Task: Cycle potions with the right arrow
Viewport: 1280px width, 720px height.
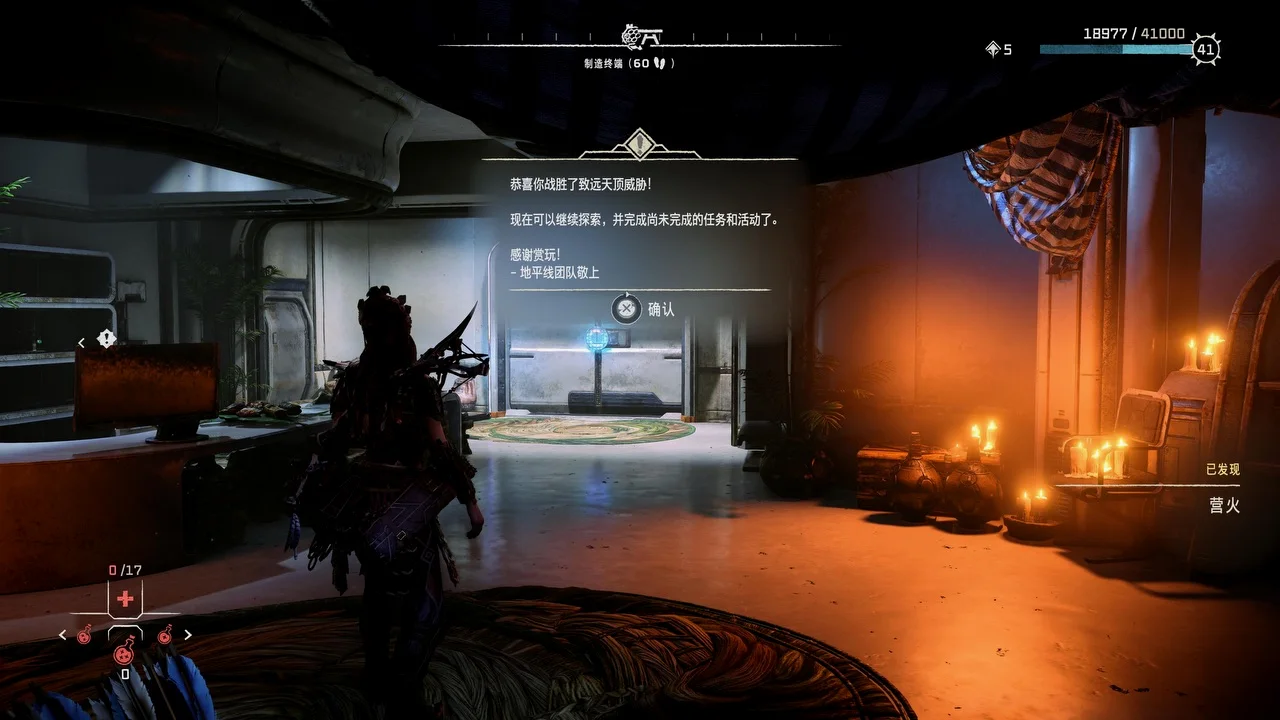Action: pyautogui.click(x=187, y=635)
